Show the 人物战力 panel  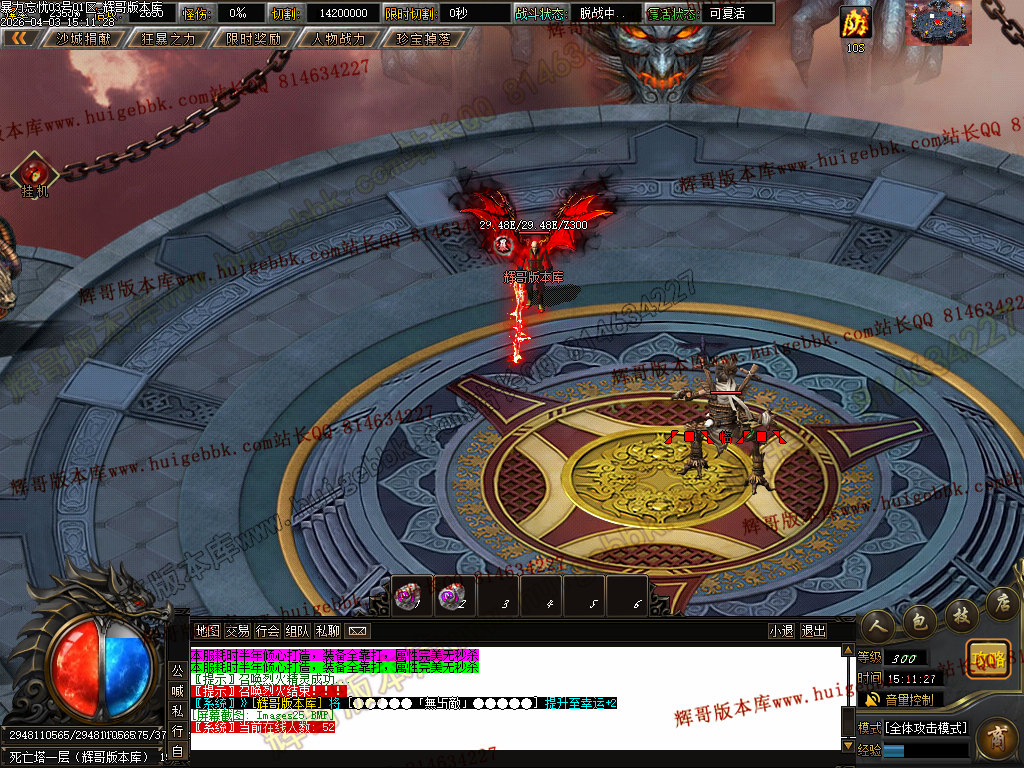(x=338, y=39)
